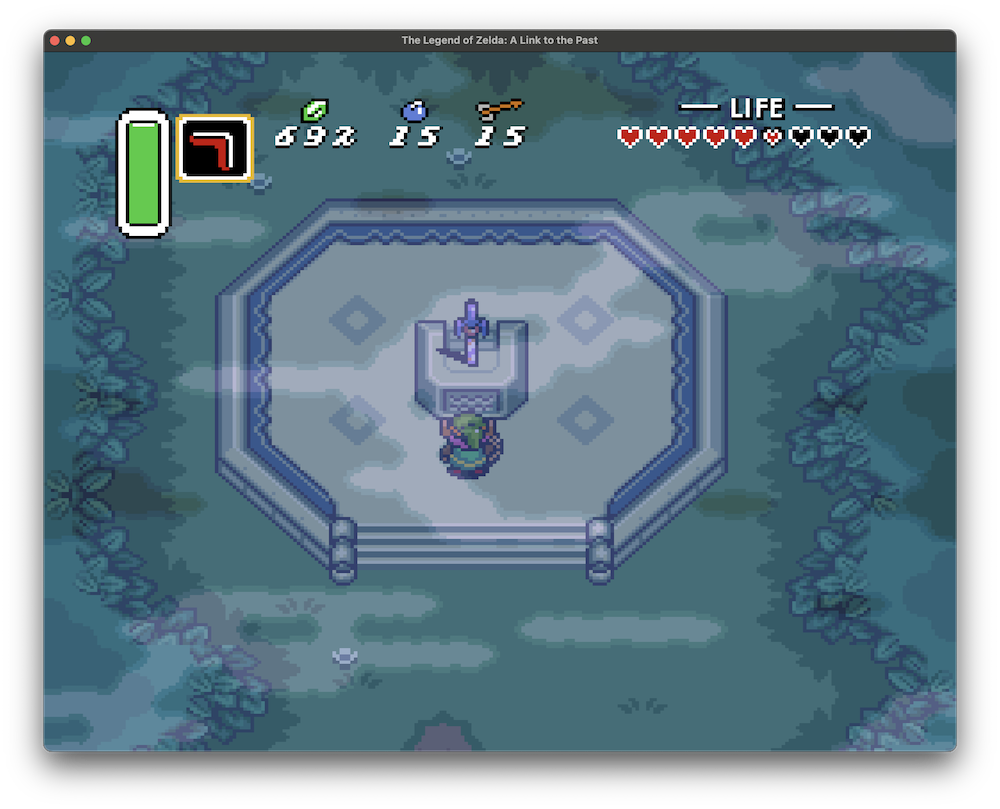Image resolution: width=1000 pixels, height=809 pixels.
Task: Click the arrow ammo icon
Action: click(500, 109)
